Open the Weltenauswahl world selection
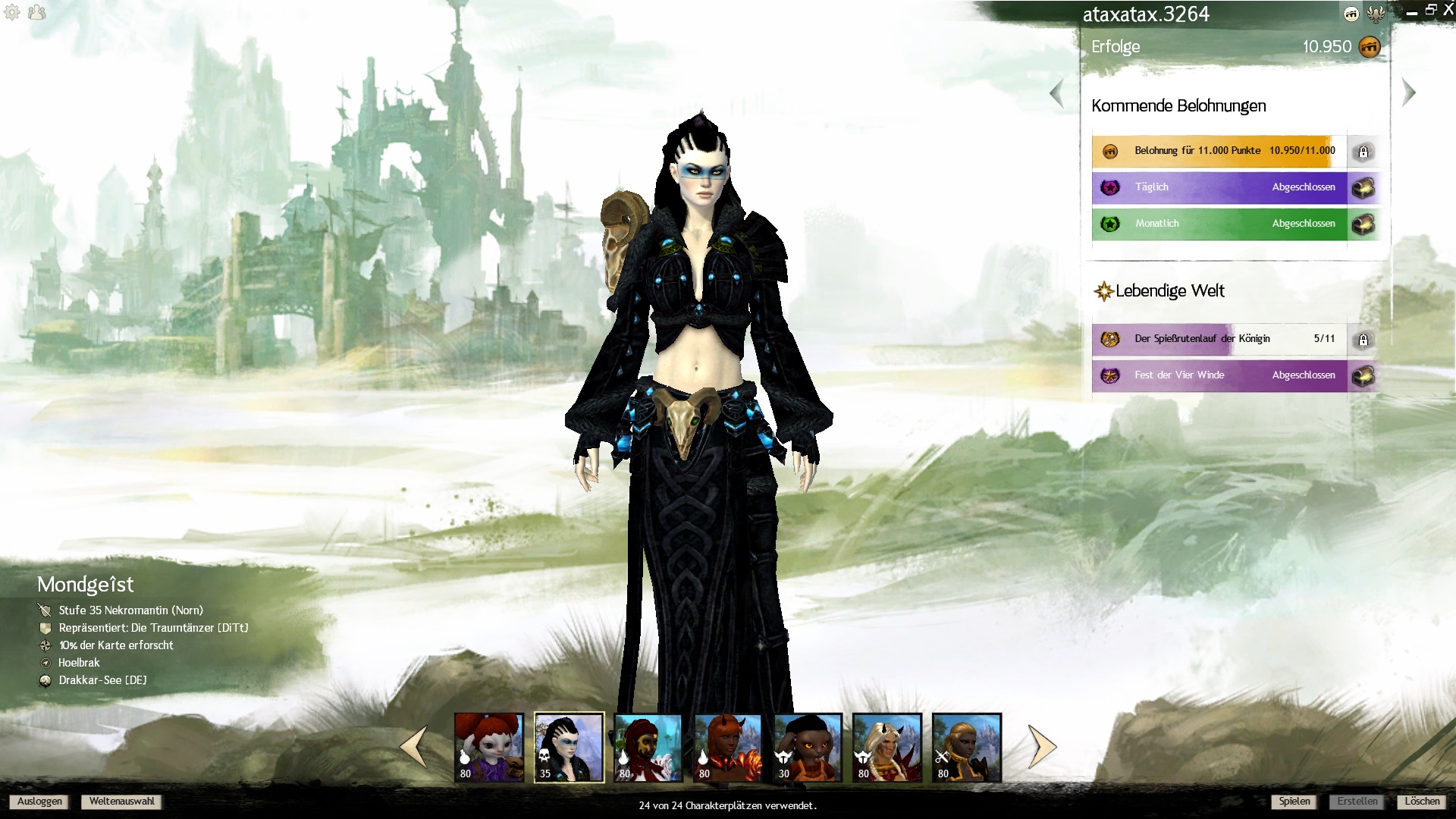 tap(121, 802)
